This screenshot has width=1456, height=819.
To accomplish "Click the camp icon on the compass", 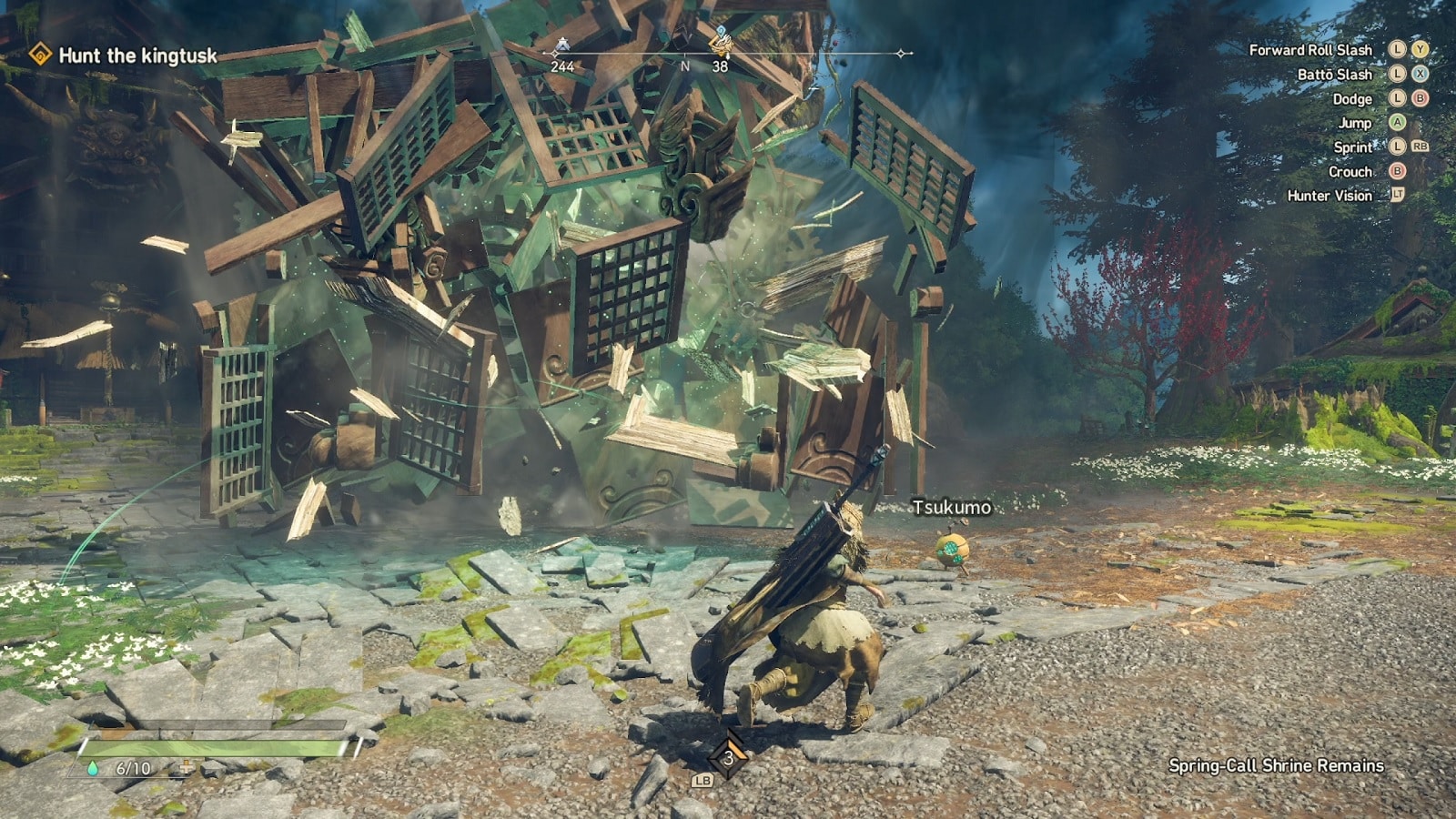I will (x=562, y=43).
